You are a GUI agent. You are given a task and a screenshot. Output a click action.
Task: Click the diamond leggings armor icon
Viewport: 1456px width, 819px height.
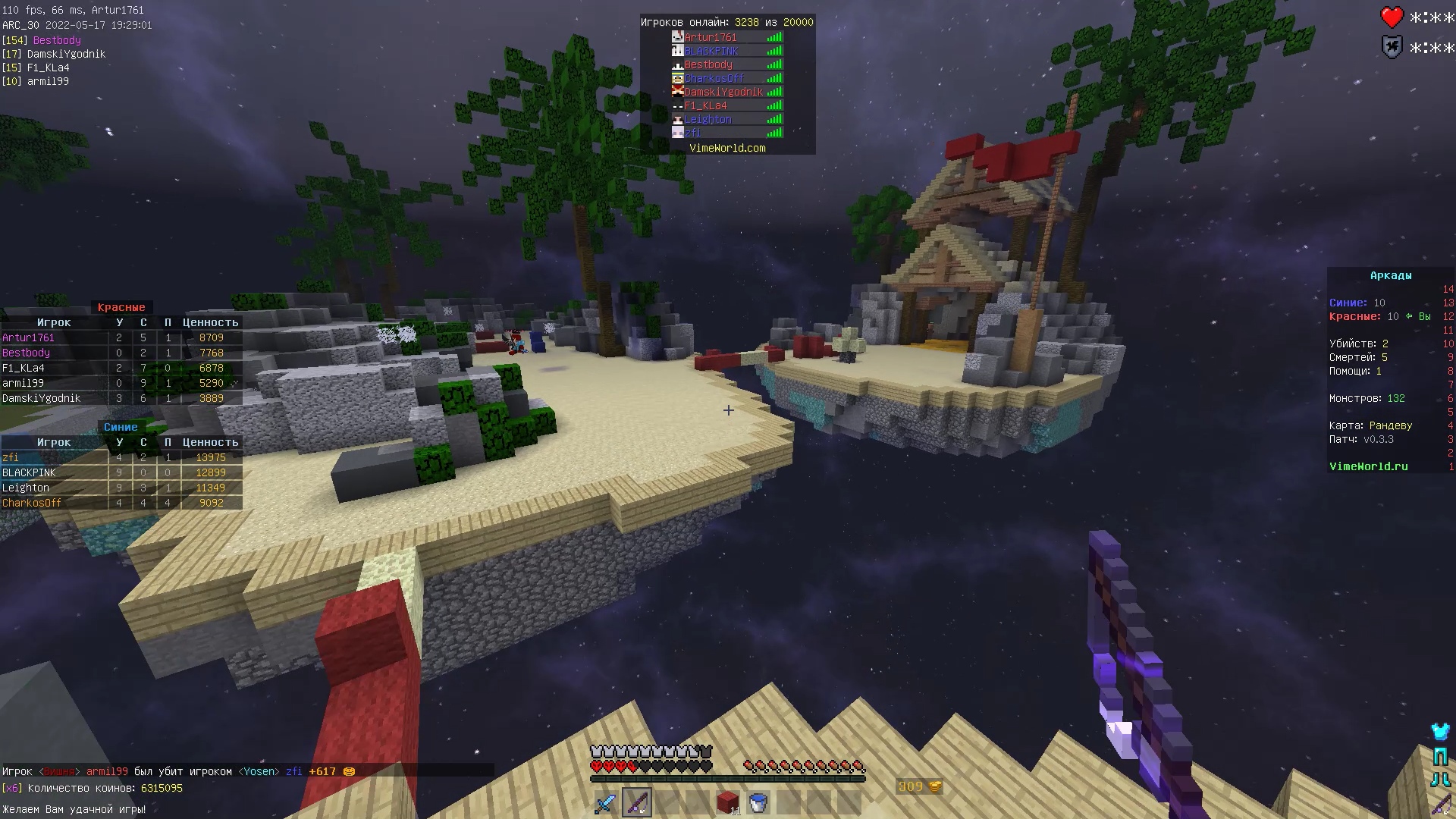tap(1440, 756)
